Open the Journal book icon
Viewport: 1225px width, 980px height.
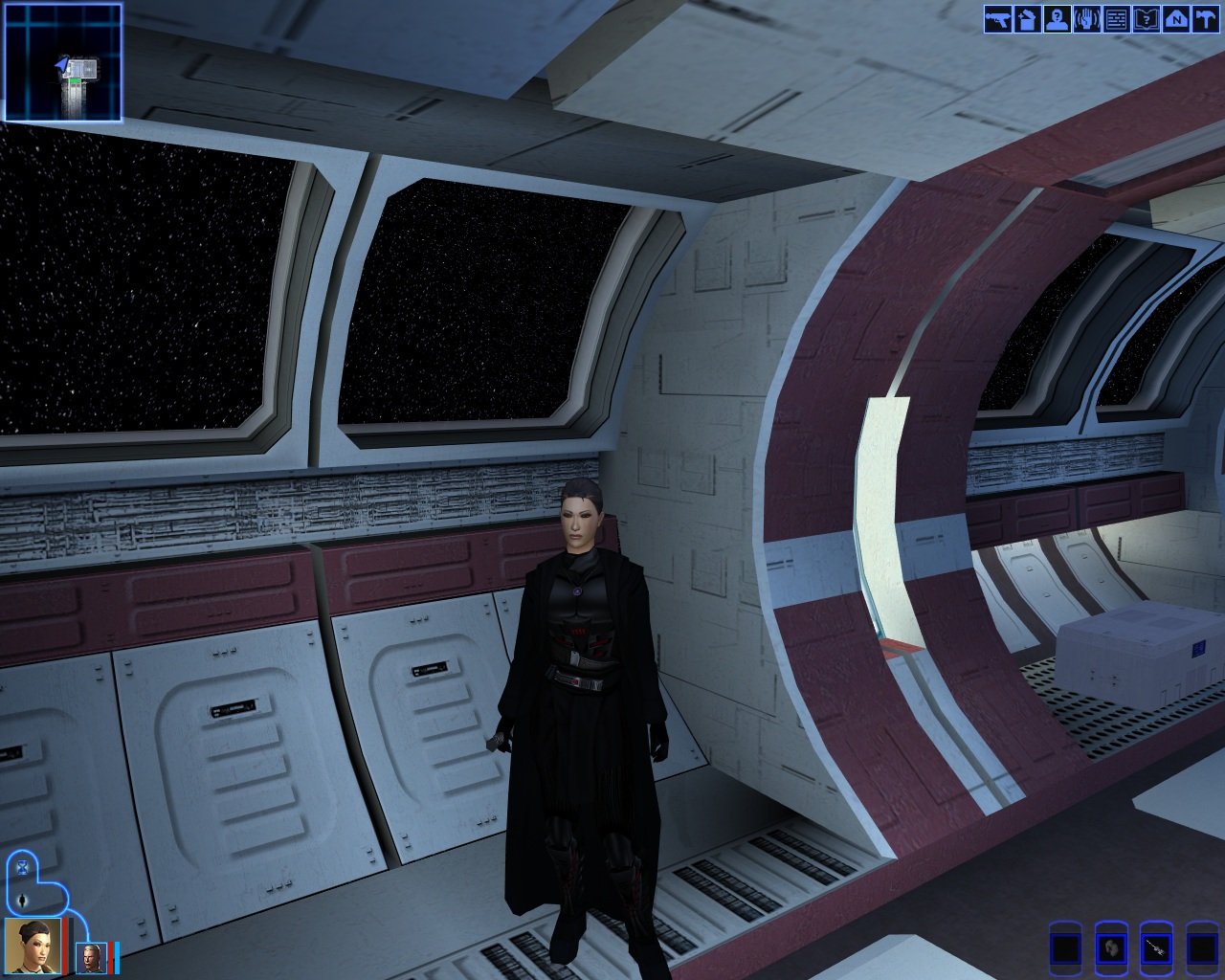click(1146, 19)
